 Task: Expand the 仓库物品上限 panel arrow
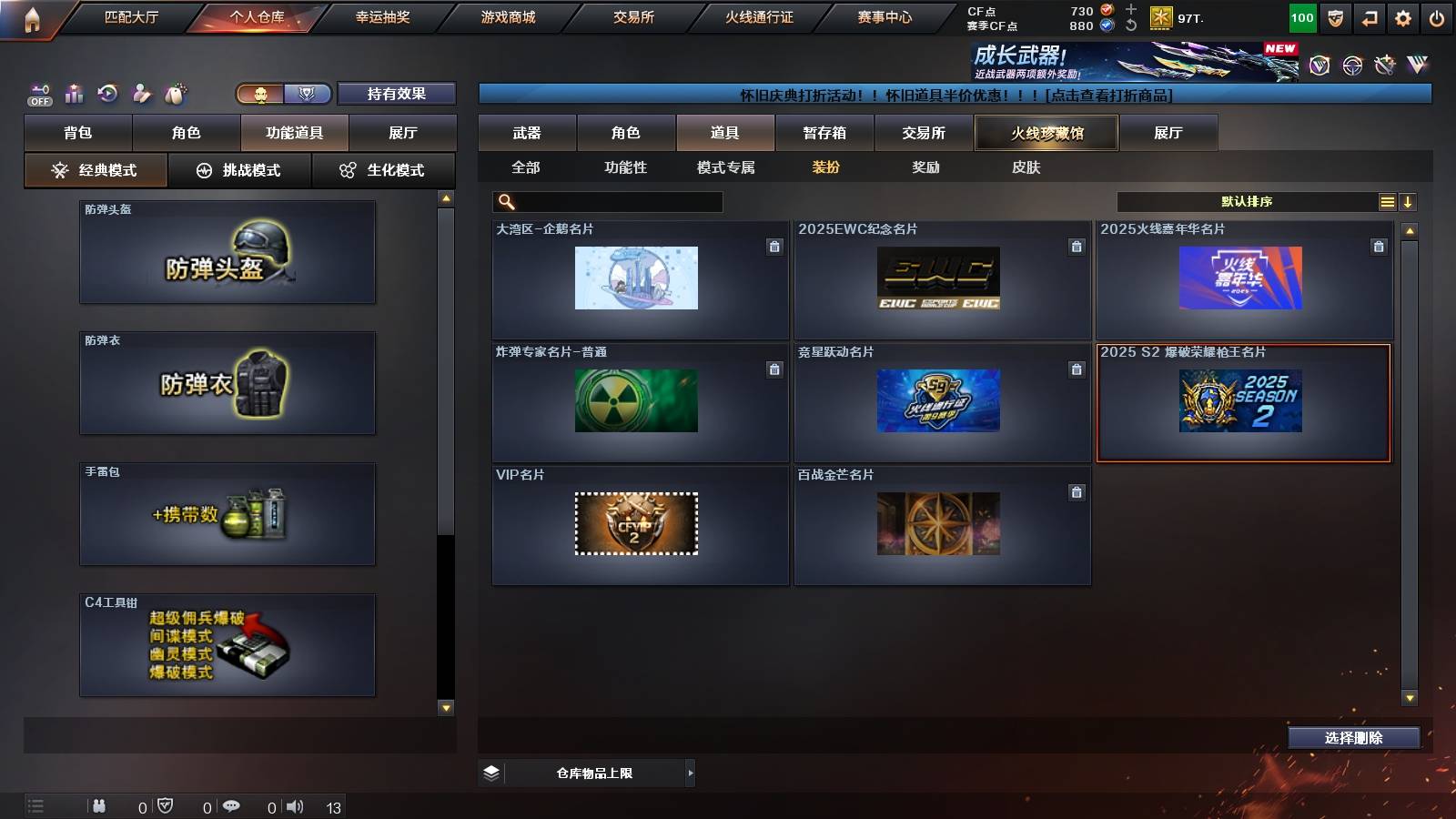688,773
